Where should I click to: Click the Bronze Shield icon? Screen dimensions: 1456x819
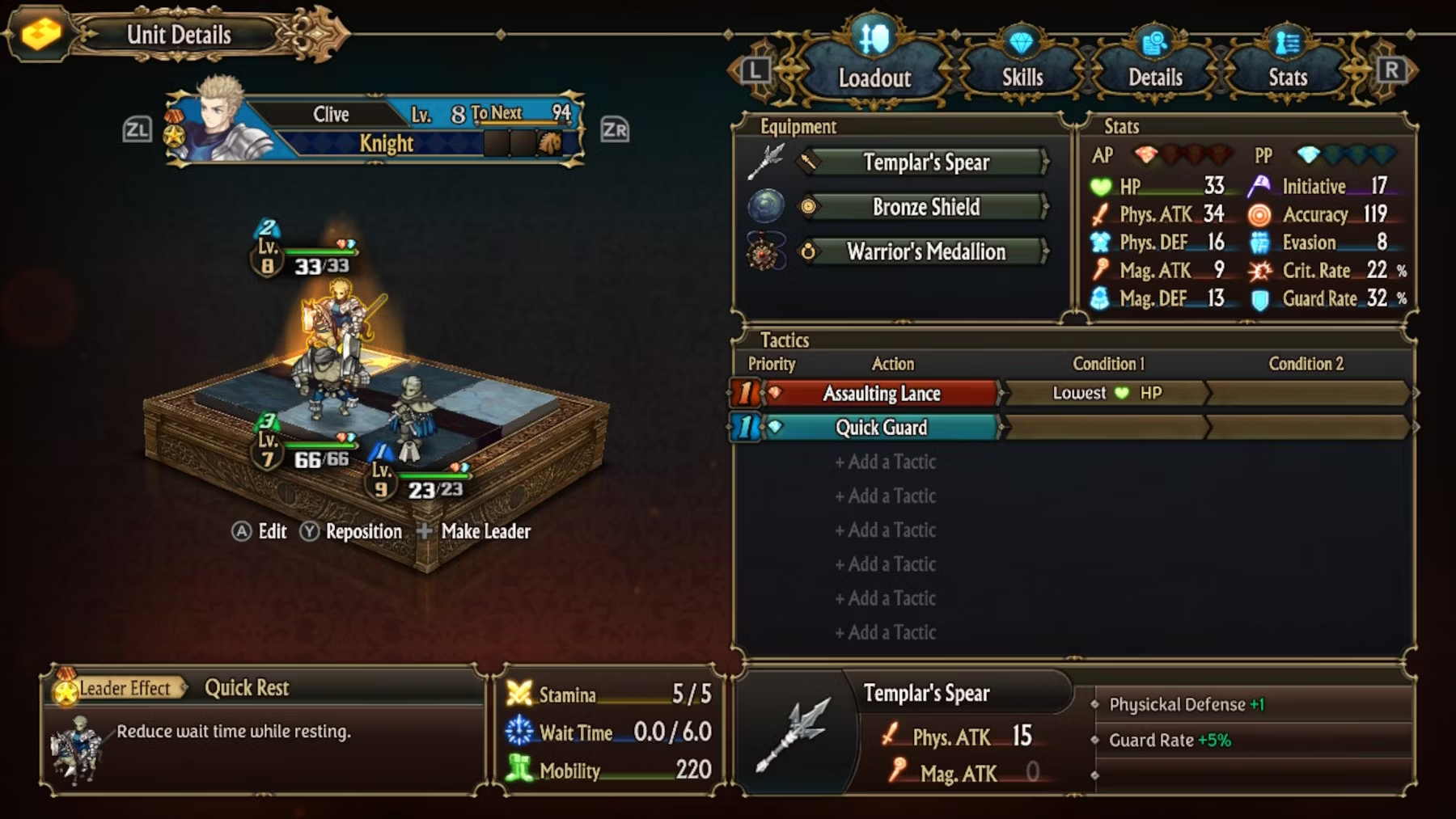point(765,206)
